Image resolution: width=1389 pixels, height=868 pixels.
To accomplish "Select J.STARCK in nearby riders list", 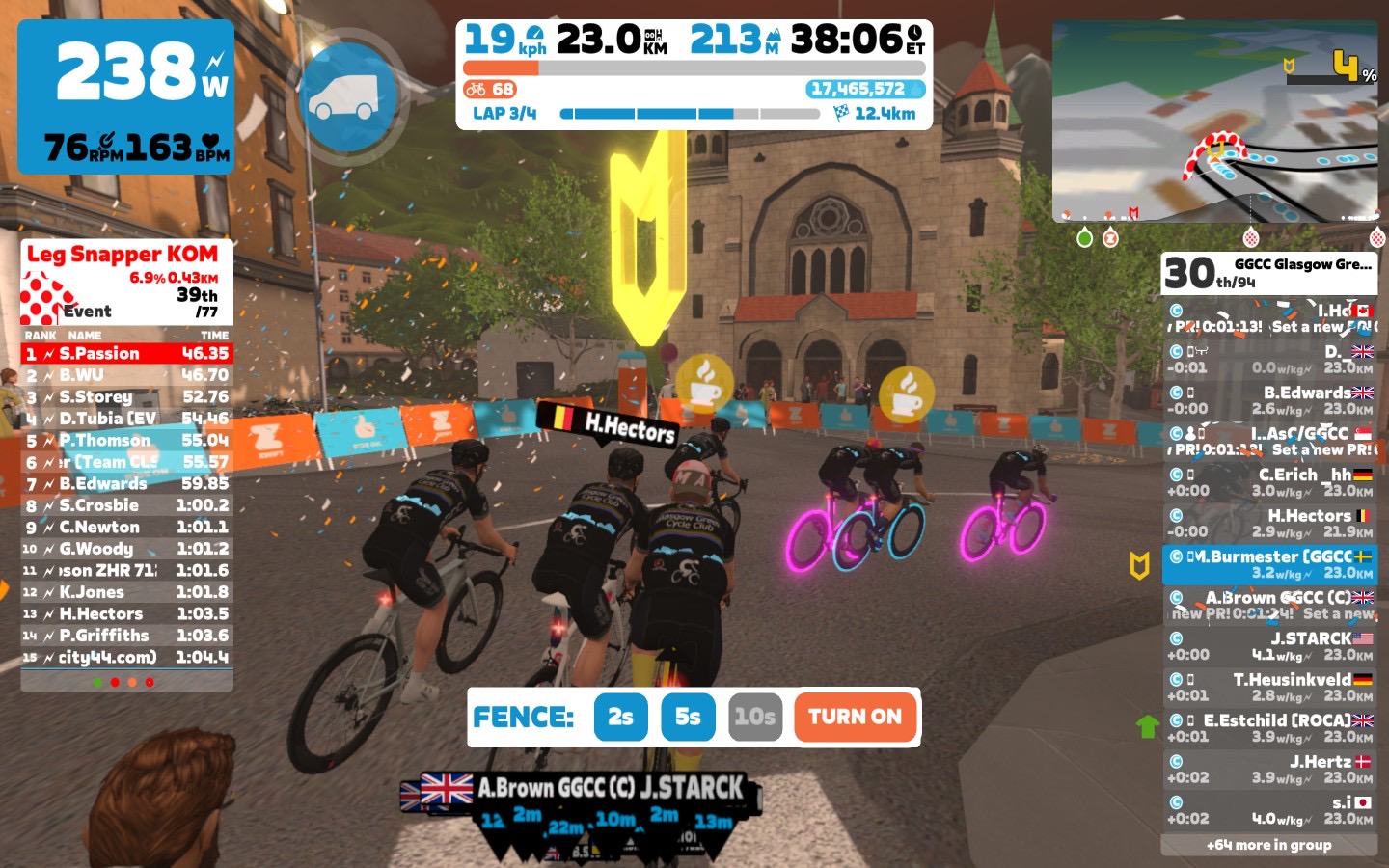I will coord(1269,646).
